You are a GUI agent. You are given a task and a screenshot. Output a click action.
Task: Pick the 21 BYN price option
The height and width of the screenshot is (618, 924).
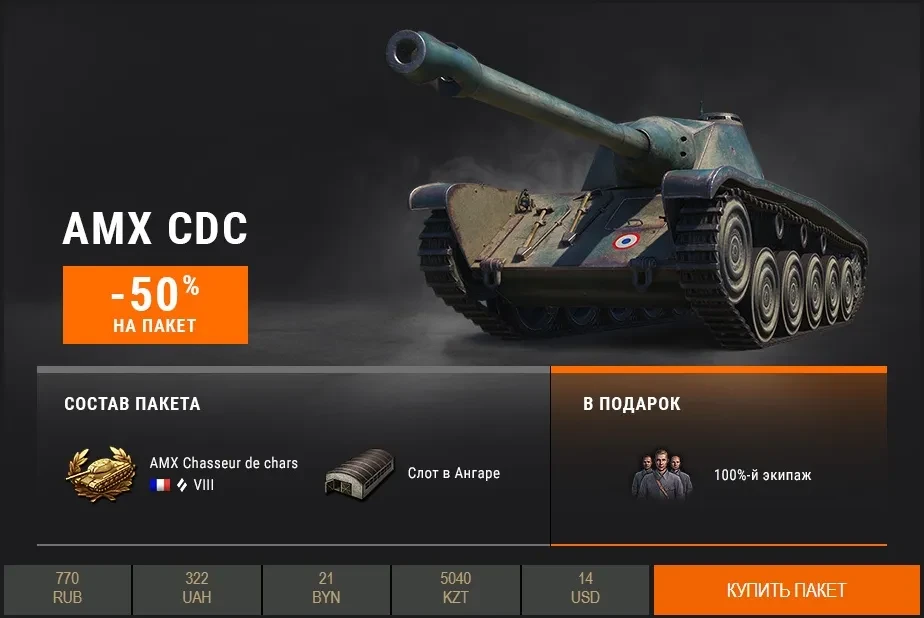pos(326,589)
